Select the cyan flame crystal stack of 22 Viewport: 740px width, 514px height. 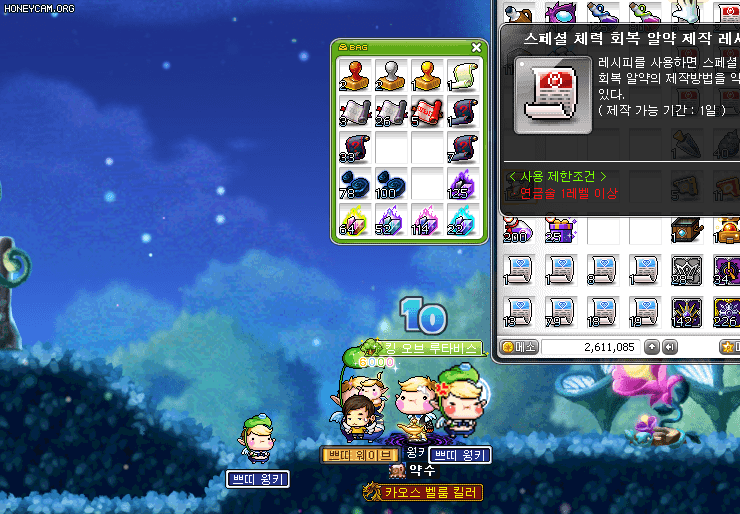(x=462, y=220)
